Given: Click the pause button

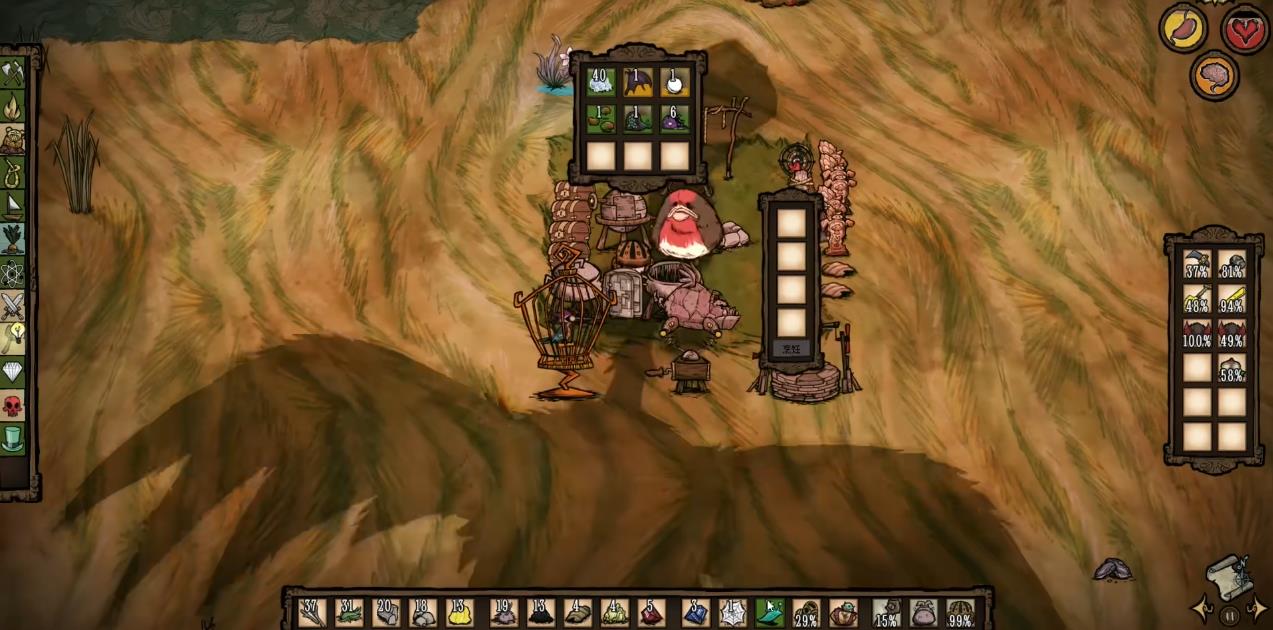Looking at the screenshot, I should 1231,615.
